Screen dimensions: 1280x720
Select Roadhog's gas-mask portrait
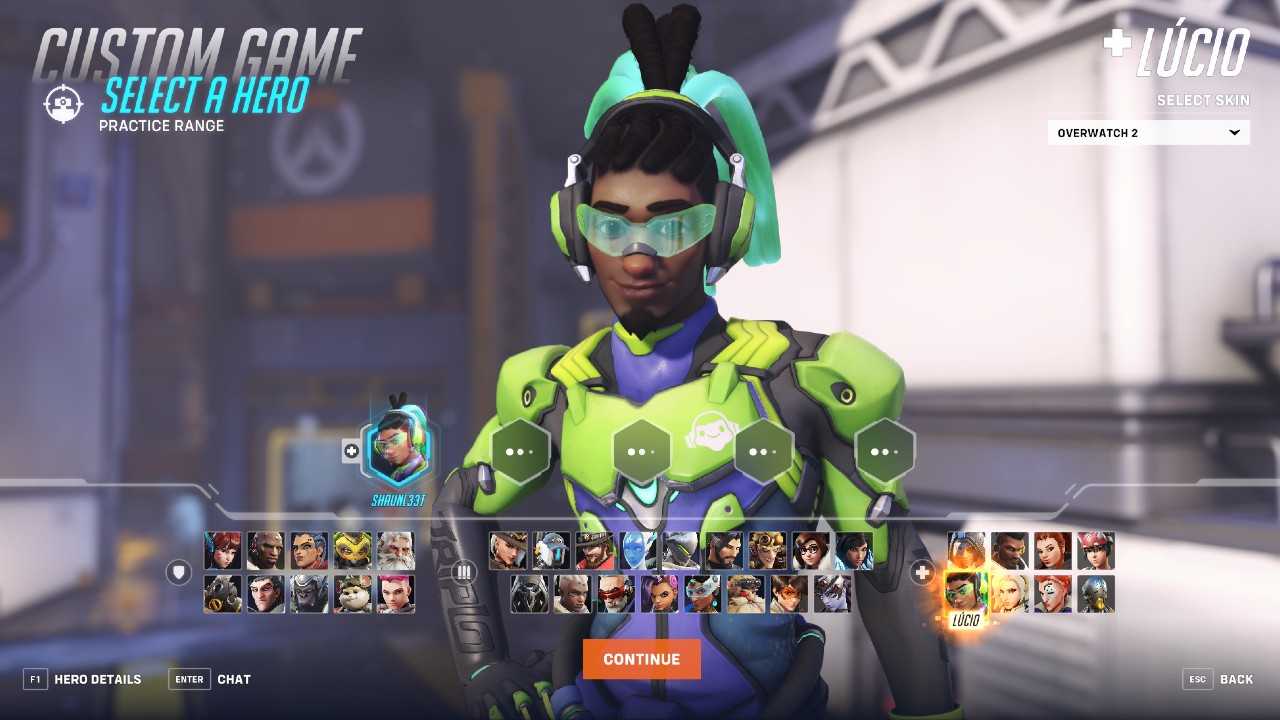pyautogui.click(x=222, y=594)
